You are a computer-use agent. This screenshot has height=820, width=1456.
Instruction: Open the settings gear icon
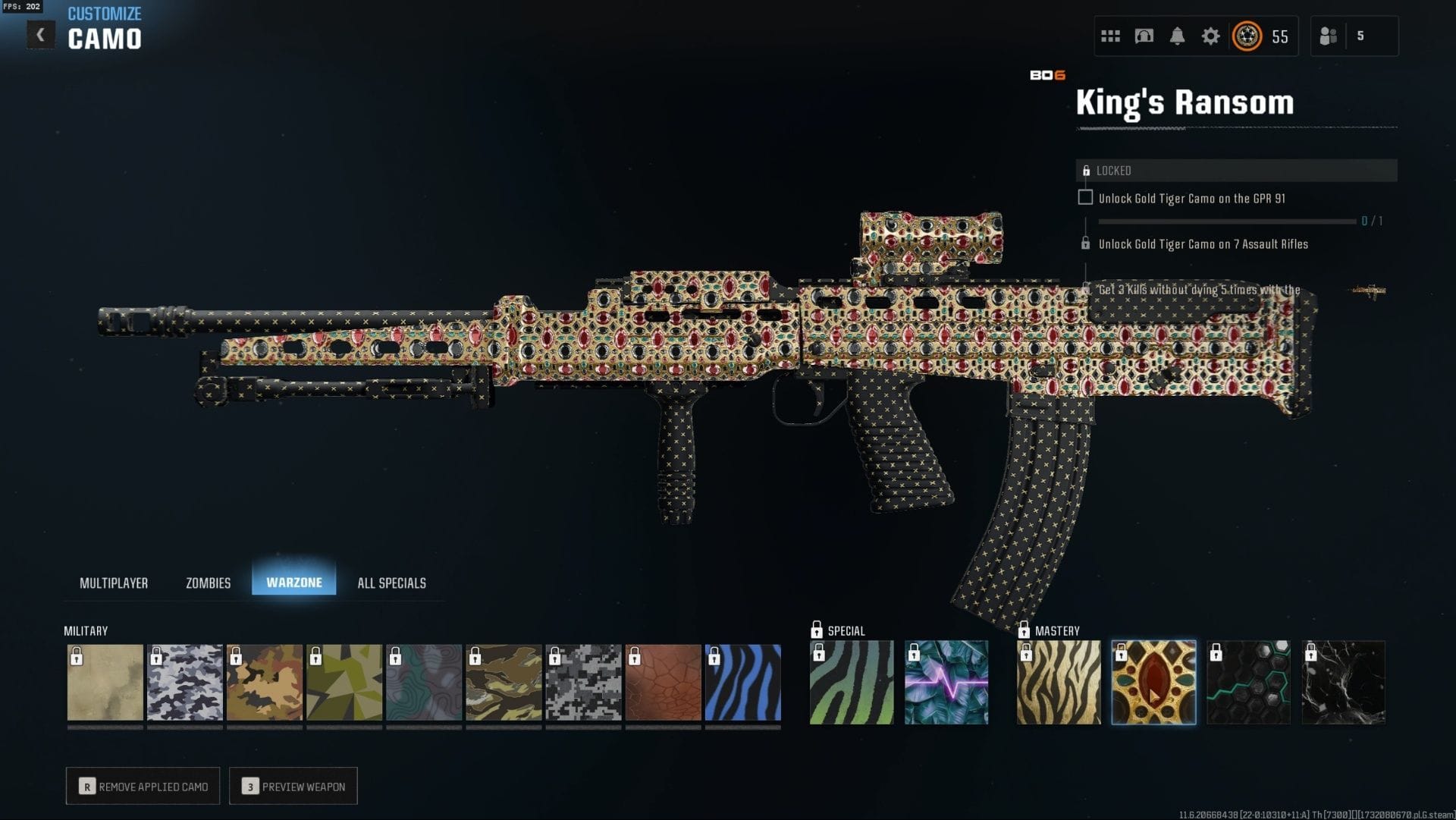click(1211, 35)
